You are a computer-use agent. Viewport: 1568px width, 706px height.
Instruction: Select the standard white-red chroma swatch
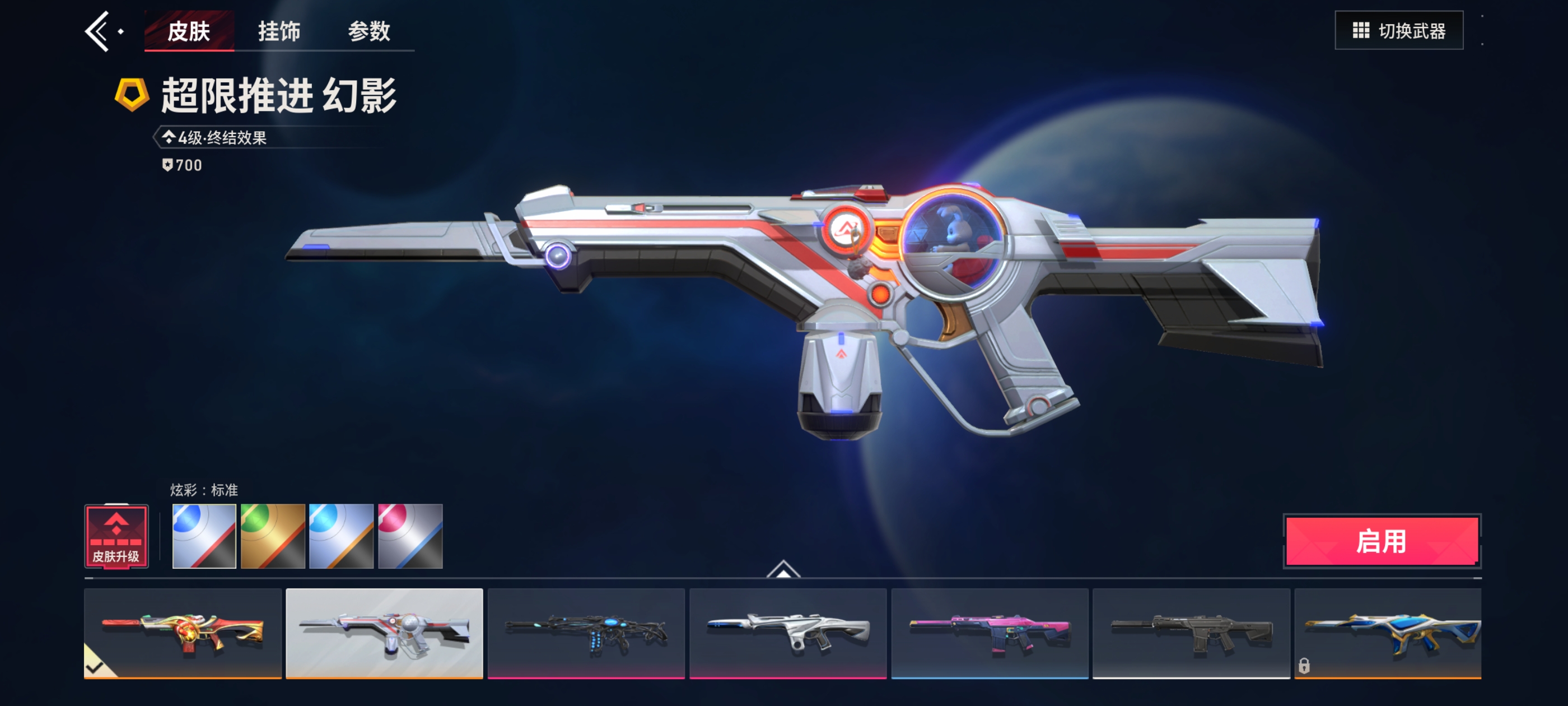204,536
